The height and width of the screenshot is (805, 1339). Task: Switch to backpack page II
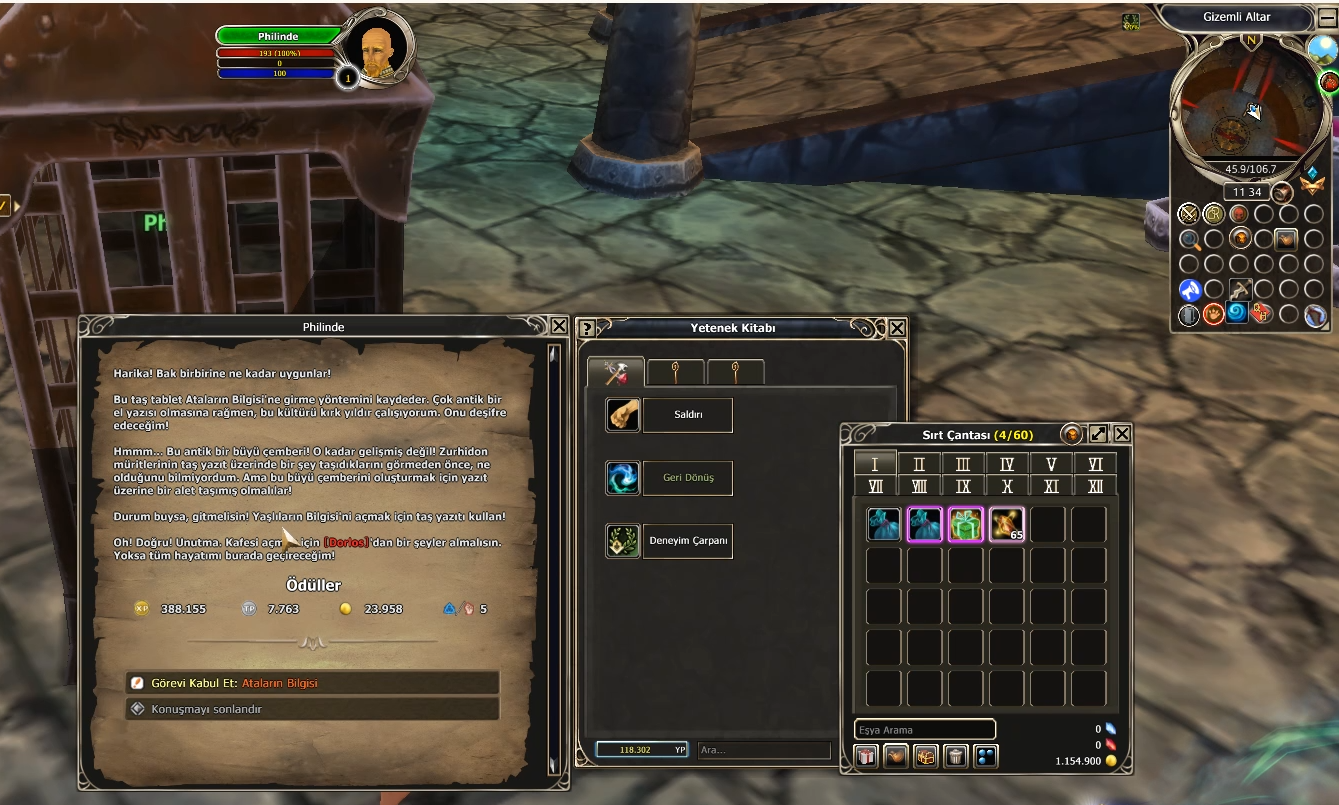(x=919, y=464)
